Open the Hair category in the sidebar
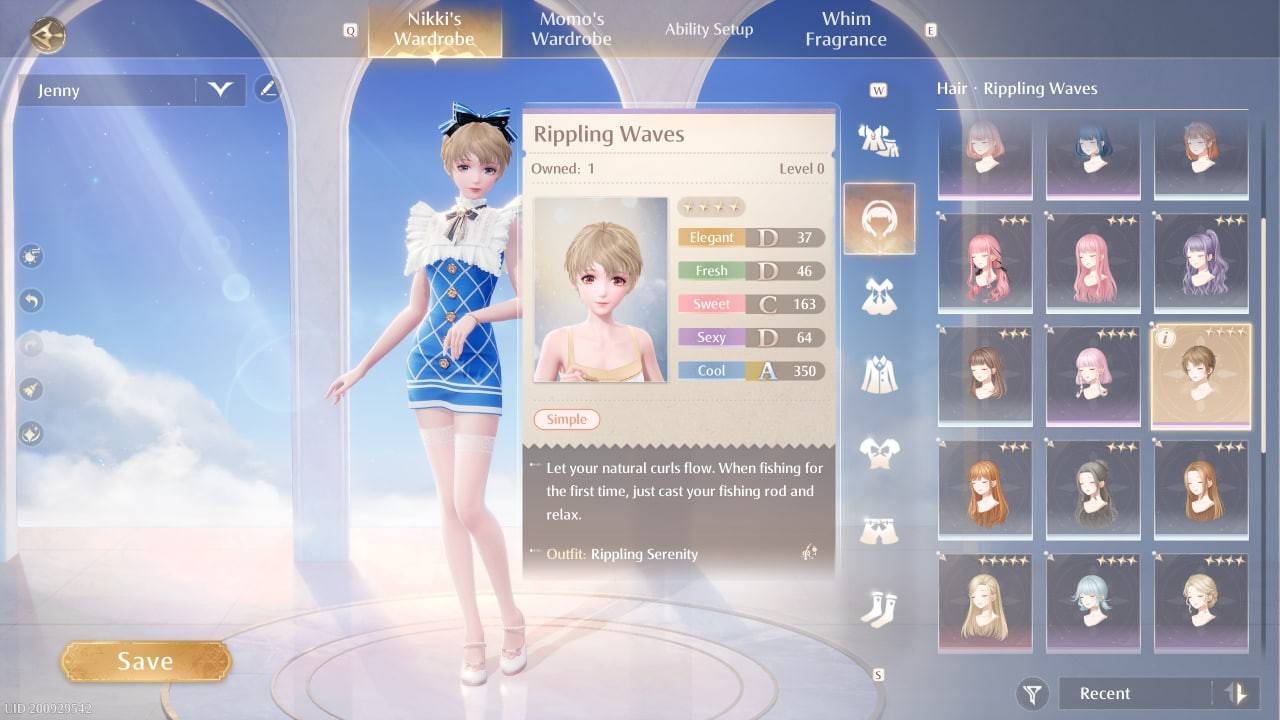 [x=880, y=218]
